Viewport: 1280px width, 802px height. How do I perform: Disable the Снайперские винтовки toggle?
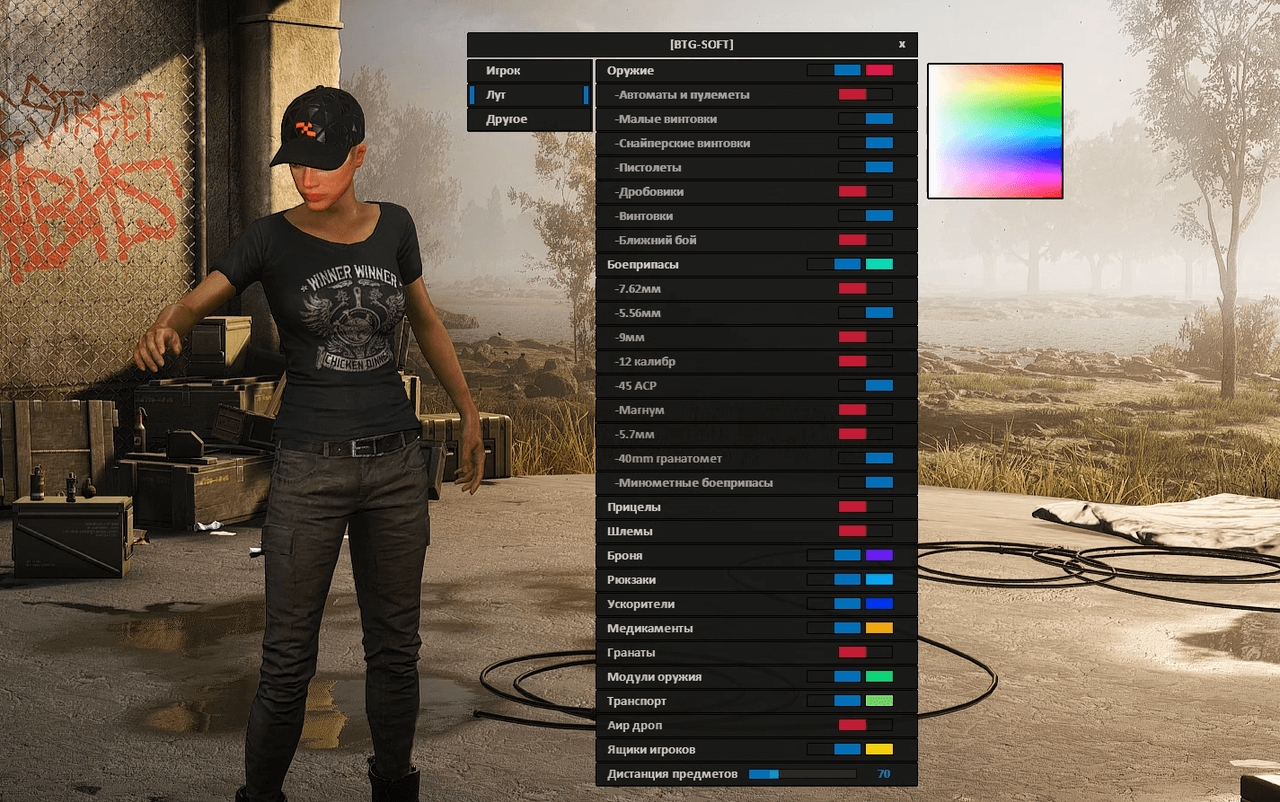pos(866,142)
